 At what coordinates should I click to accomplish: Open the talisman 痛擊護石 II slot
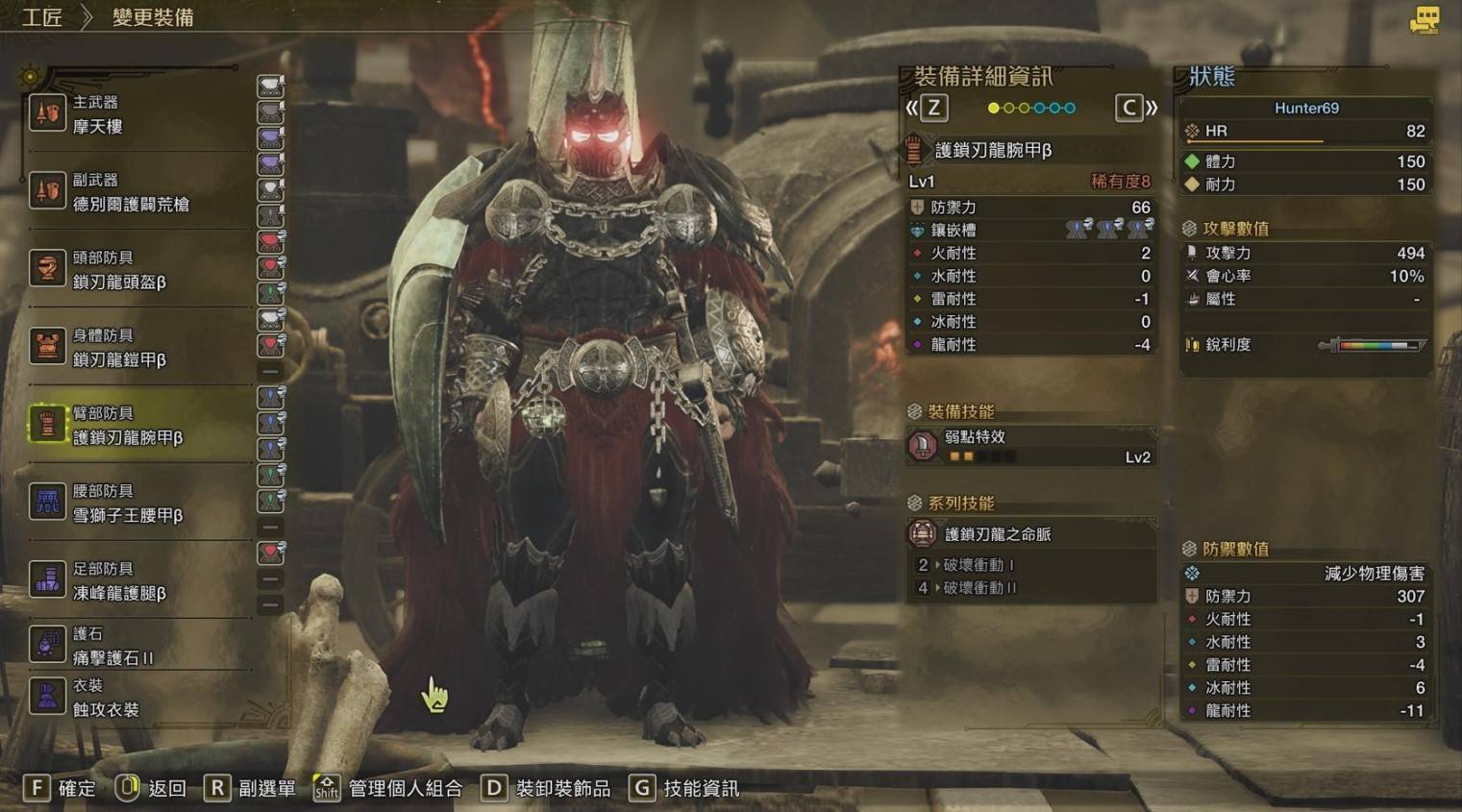pos(135,646)
